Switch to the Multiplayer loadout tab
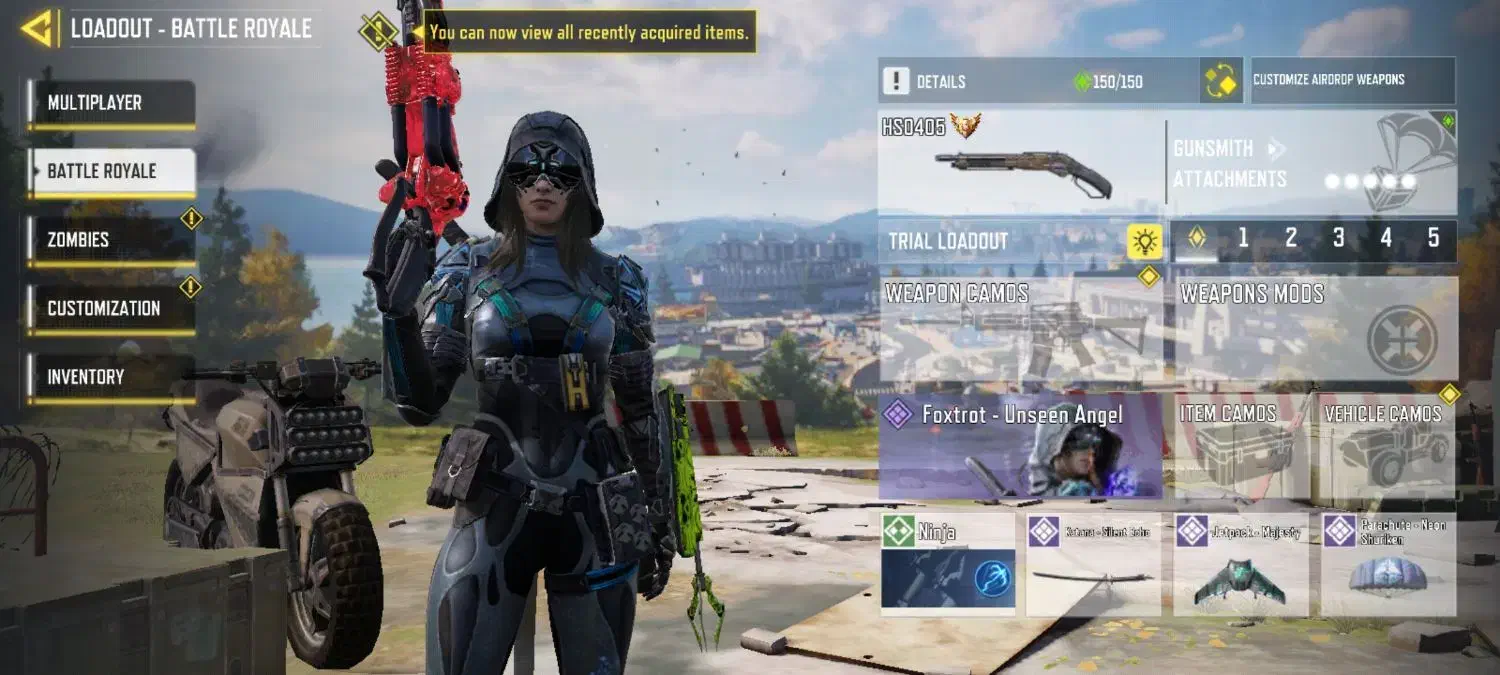1500x675 pixels. (x=111, y=103)
